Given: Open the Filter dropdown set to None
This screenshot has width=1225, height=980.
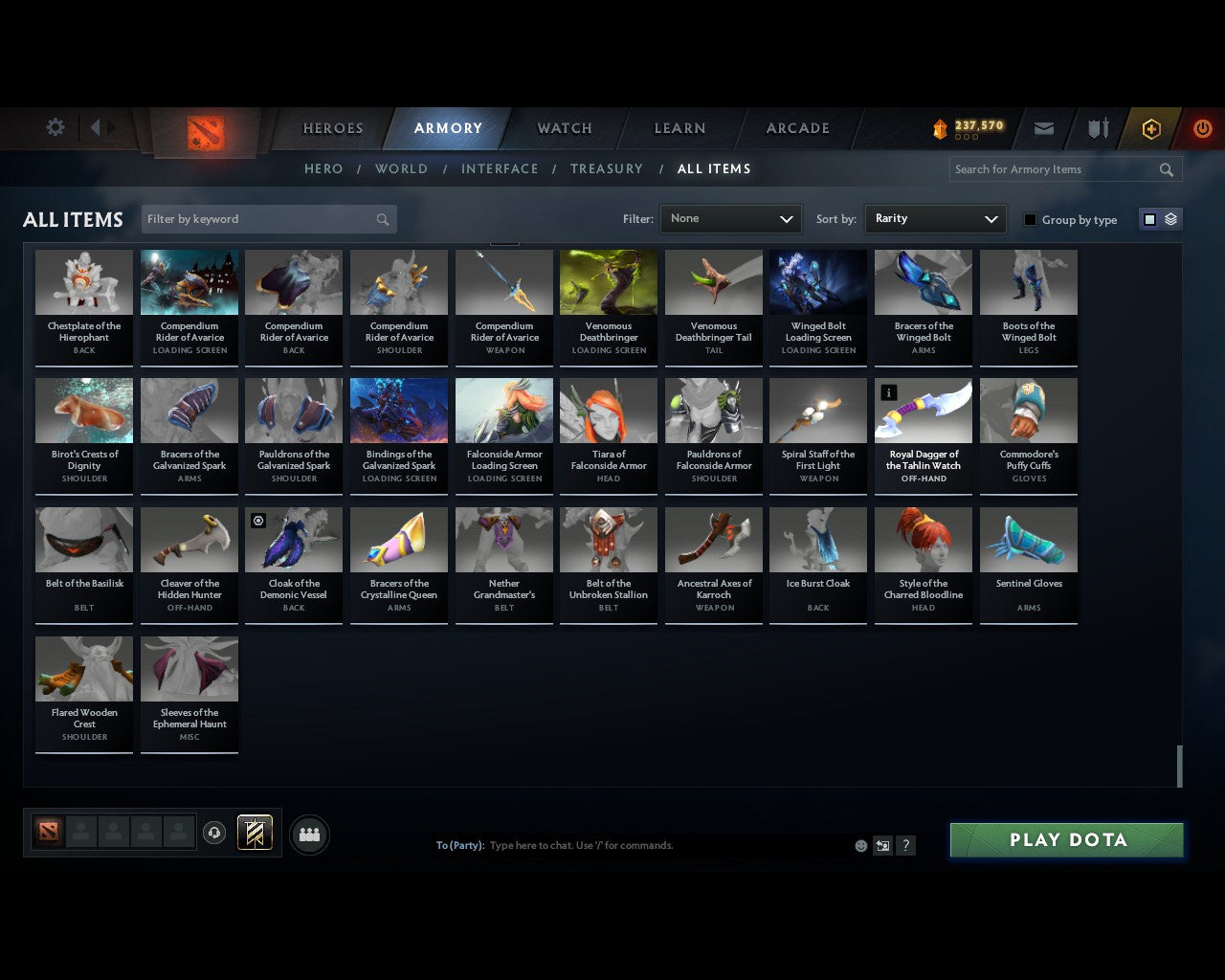Looking at the screenshot, I should [730, 218].
